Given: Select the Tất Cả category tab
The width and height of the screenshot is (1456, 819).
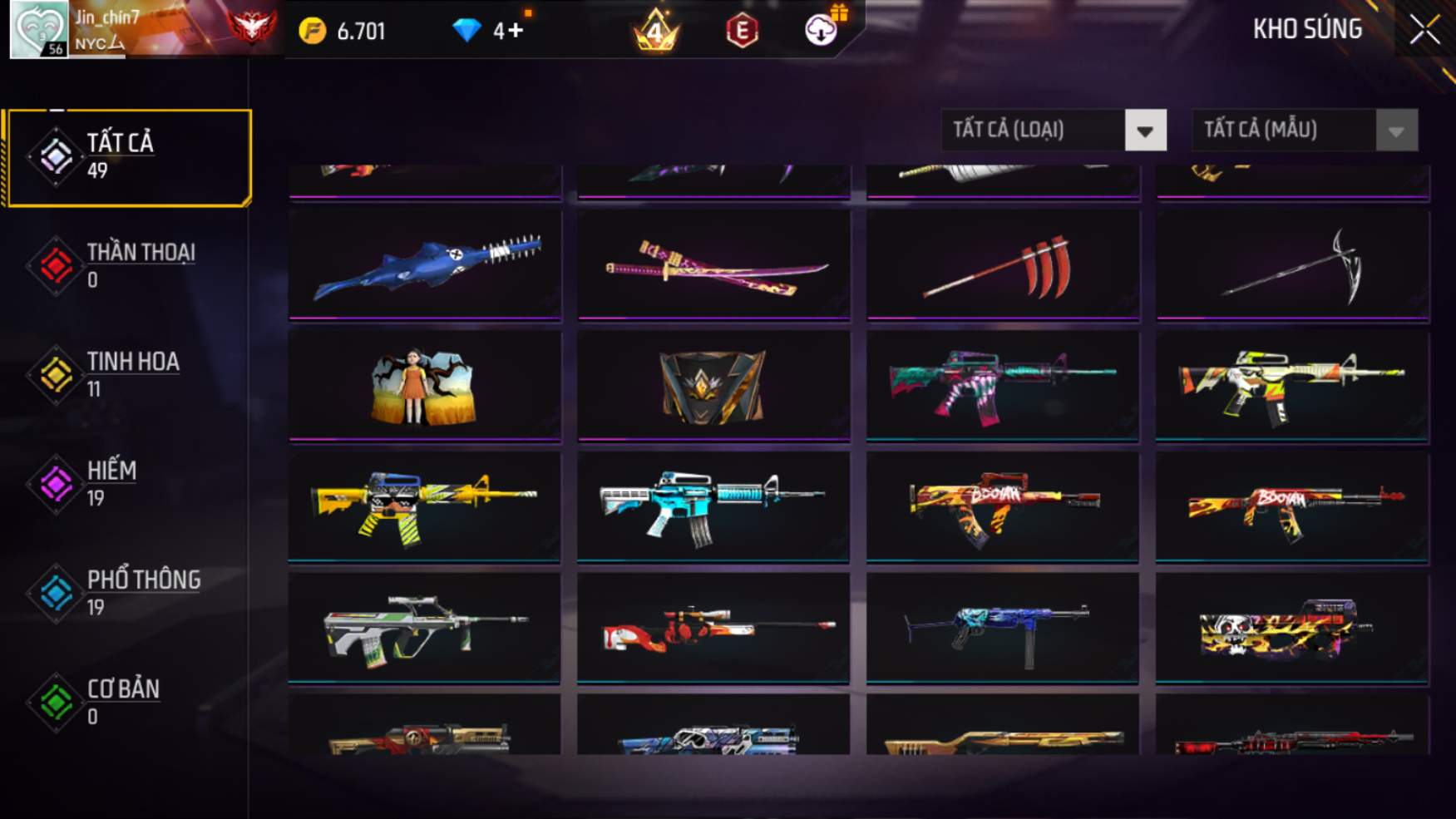Looking at the screenshot, I should point(129,157).
